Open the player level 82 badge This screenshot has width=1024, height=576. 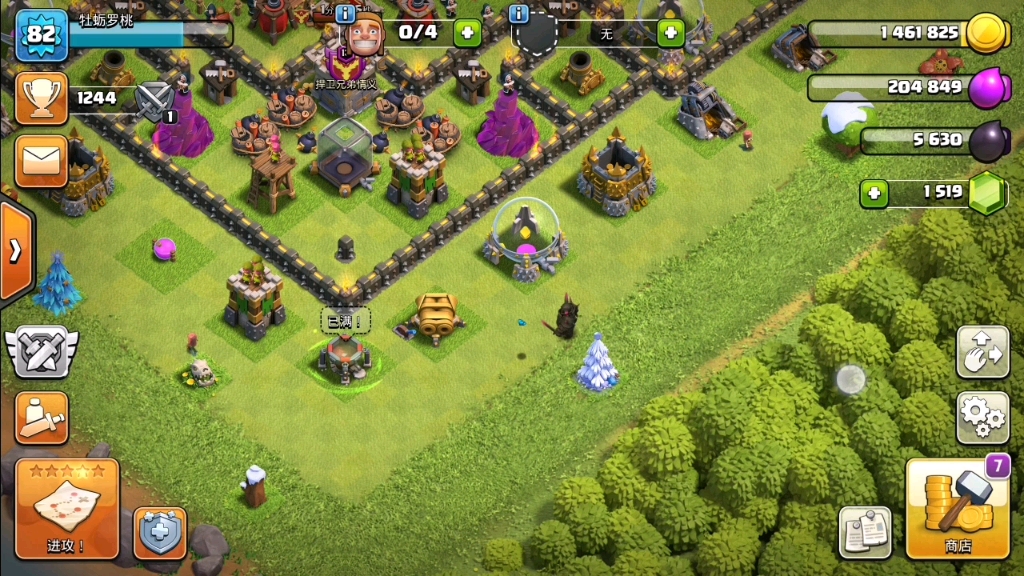41,34
